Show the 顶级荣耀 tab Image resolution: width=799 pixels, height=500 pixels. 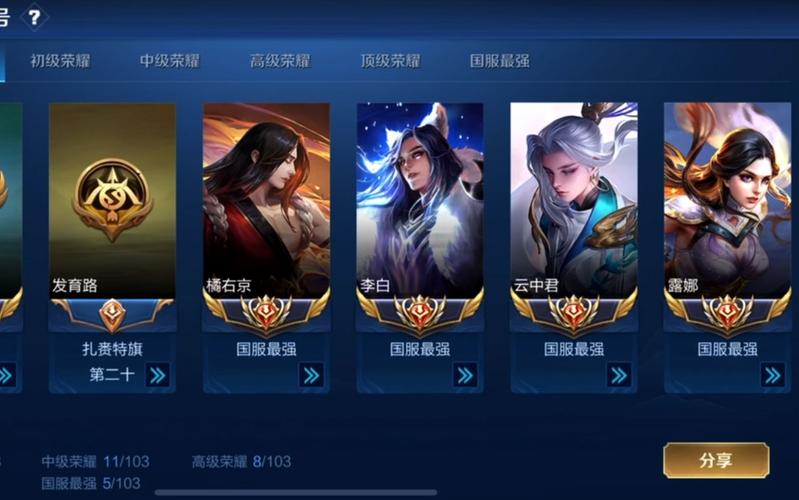(x=390, y=60)
